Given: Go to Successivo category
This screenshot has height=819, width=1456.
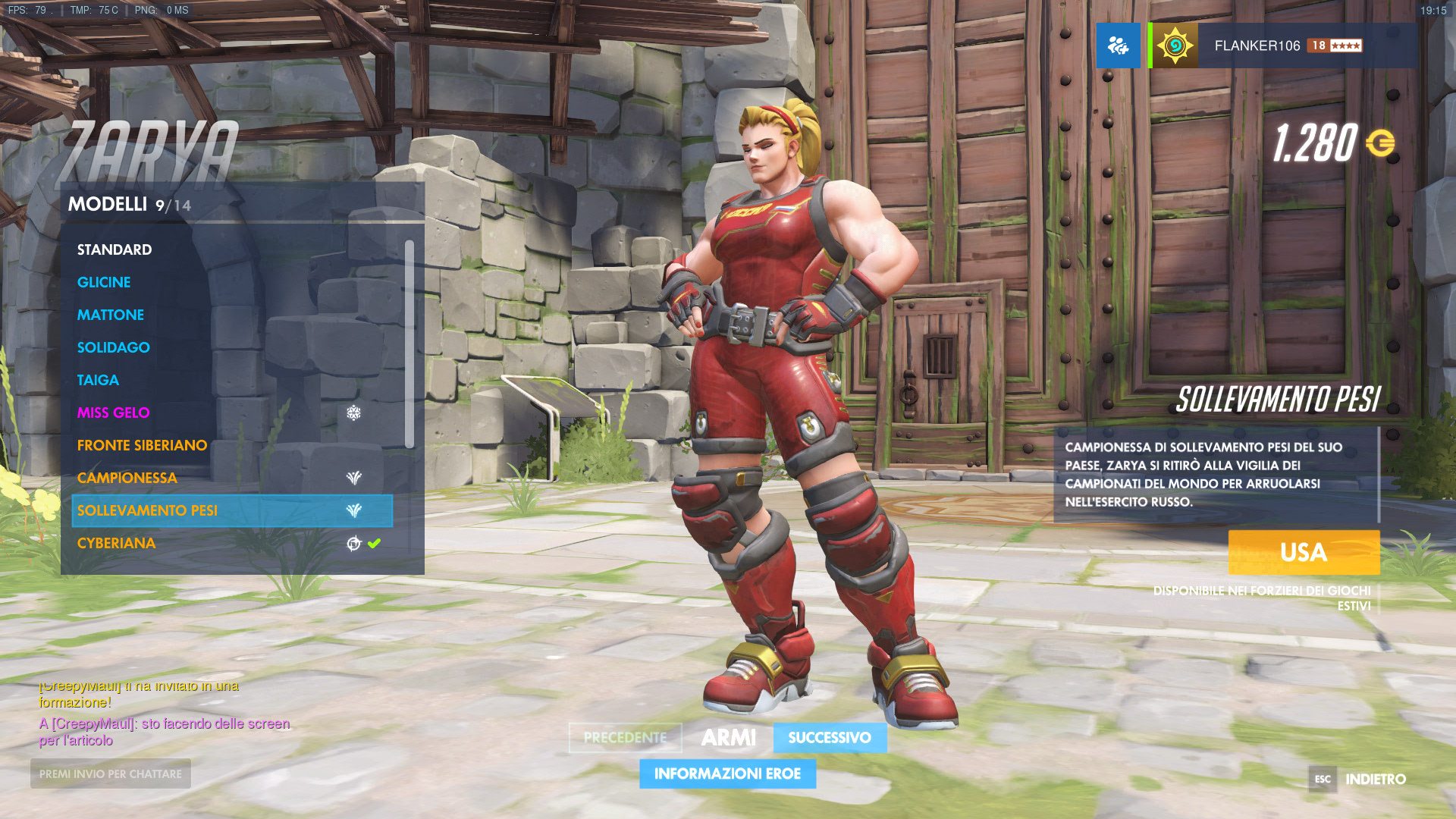Looking at the screenshot, I should (830, 738).
